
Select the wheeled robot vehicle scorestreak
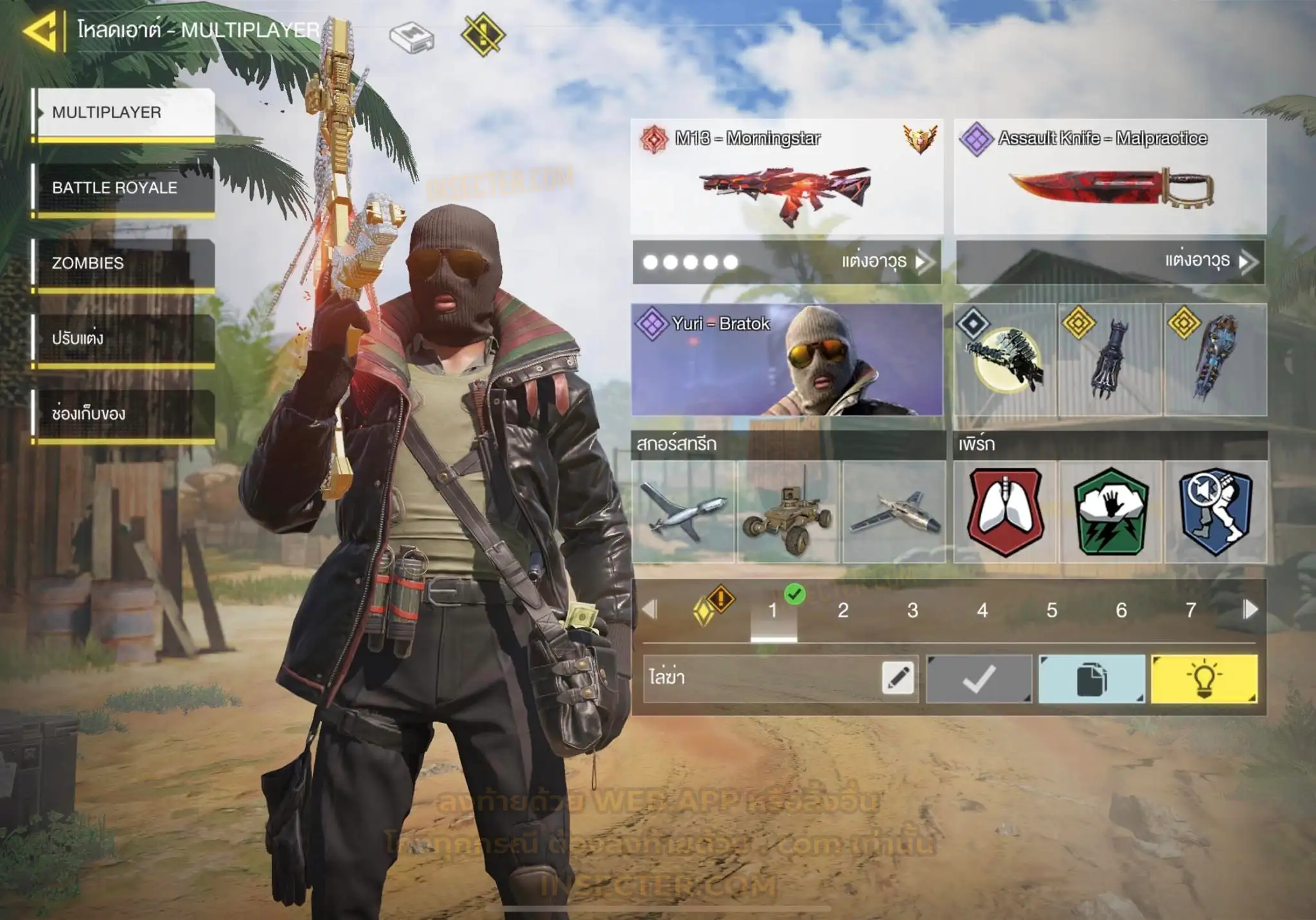point(788,512)
